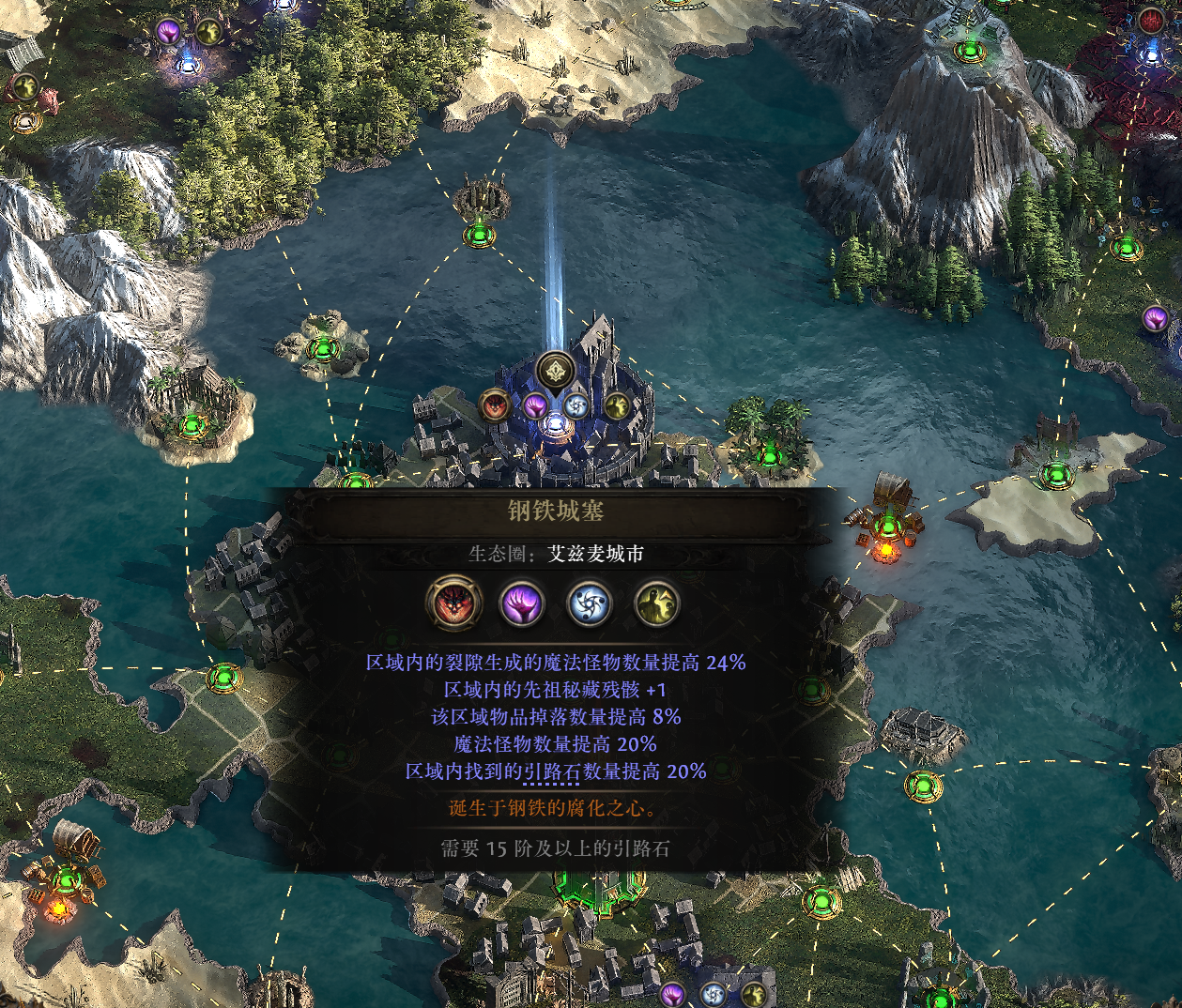Click the citadel crest pin marker
Screen dimensions: 1182x1008
556,372
